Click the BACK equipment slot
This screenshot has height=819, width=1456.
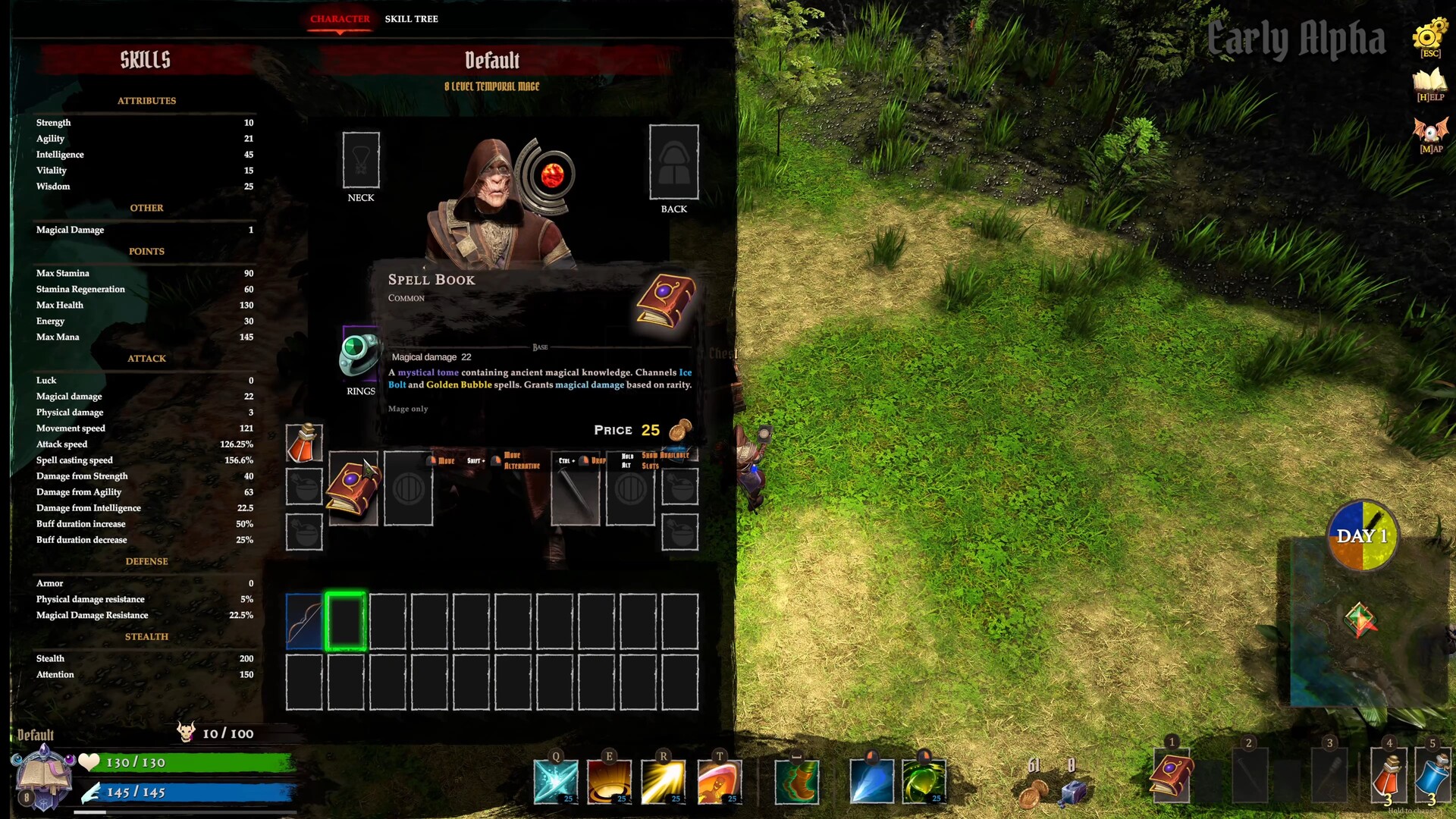point(673,162)
